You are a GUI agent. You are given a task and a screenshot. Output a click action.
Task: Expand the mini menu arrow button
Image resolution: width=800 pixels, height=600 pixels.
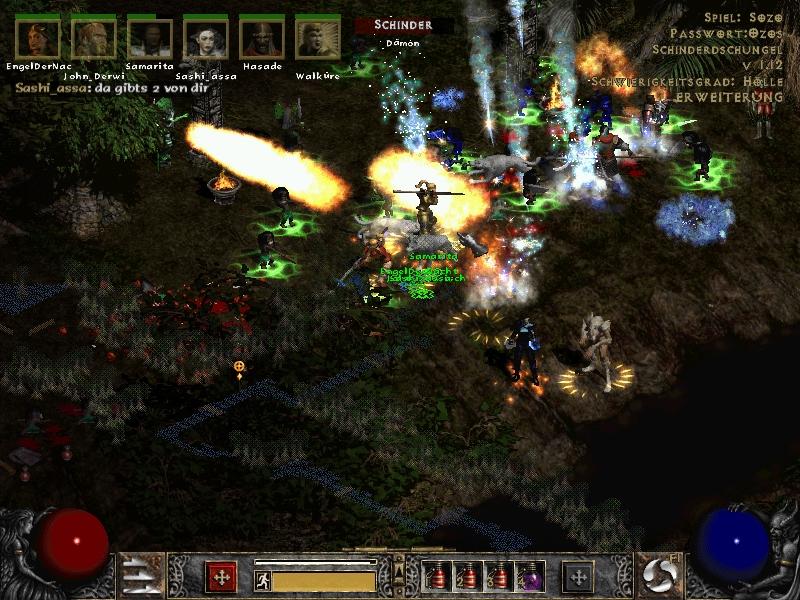click(x=400, y=572)
